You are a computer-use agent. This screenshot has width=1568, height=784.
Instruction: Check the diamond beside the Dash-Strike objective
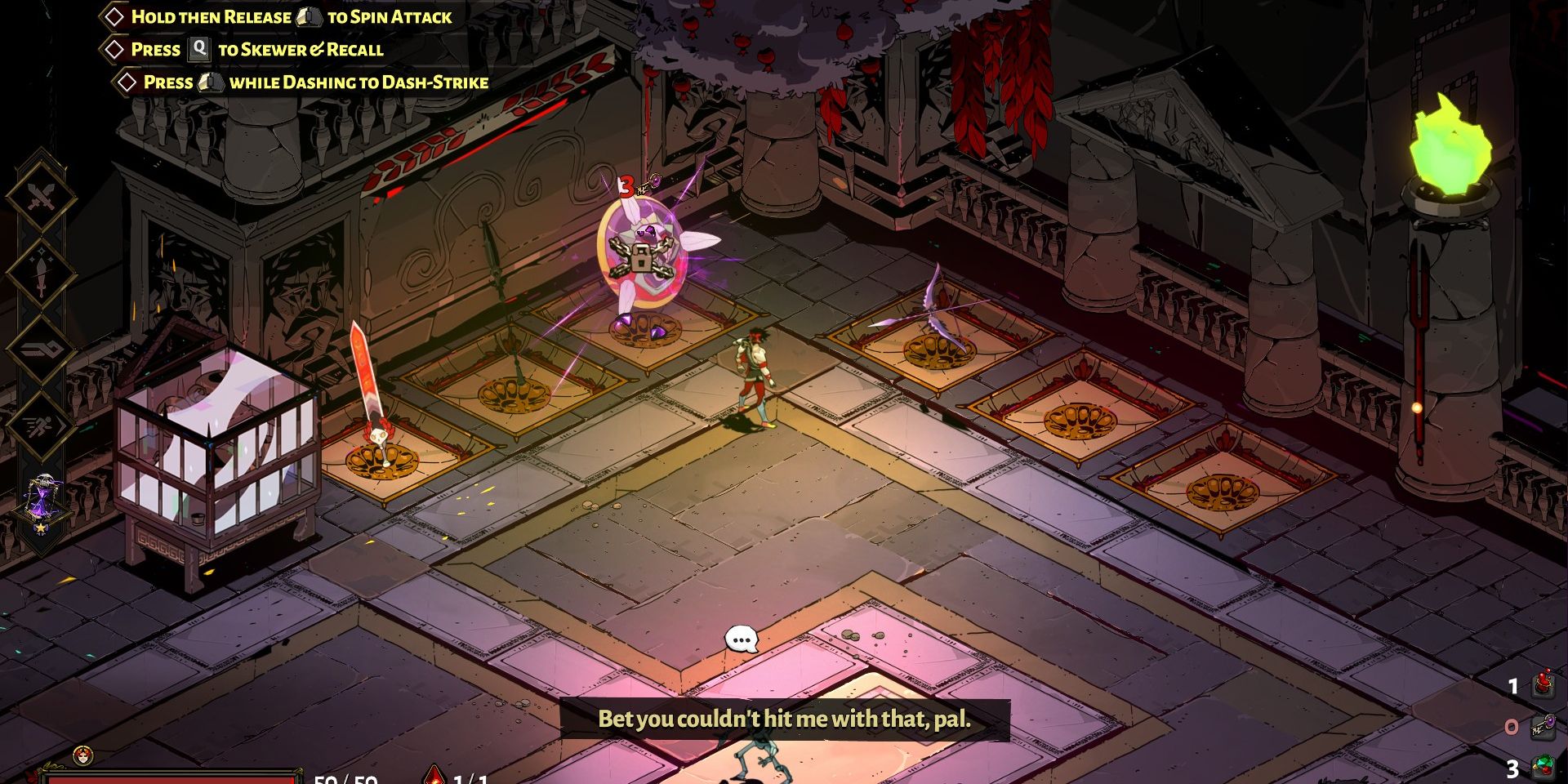pos(127,81)
